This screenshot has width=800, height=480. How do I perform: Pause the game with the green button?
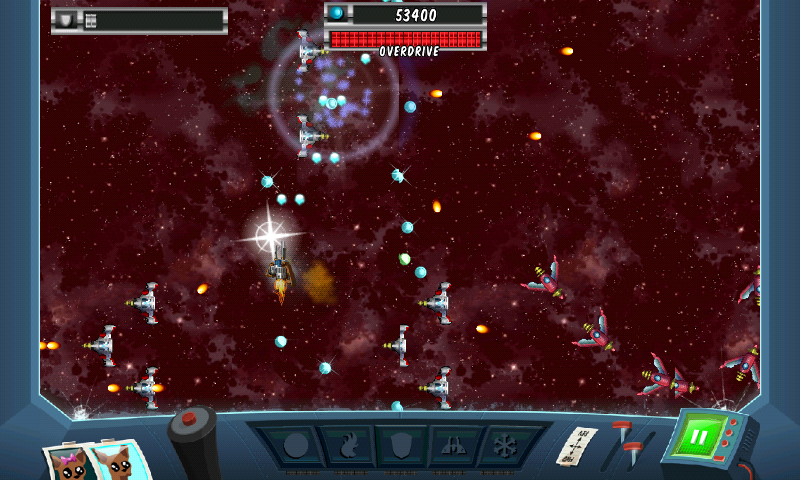[700, 437]
